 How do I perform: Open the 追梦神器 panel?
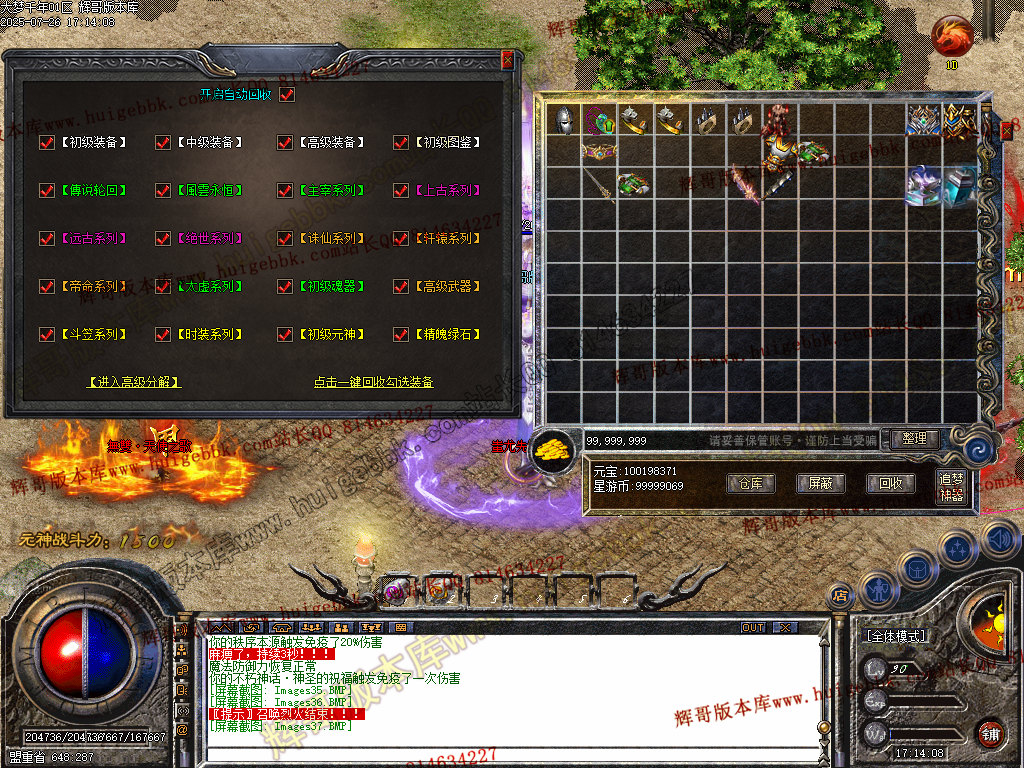coord(952,487)
